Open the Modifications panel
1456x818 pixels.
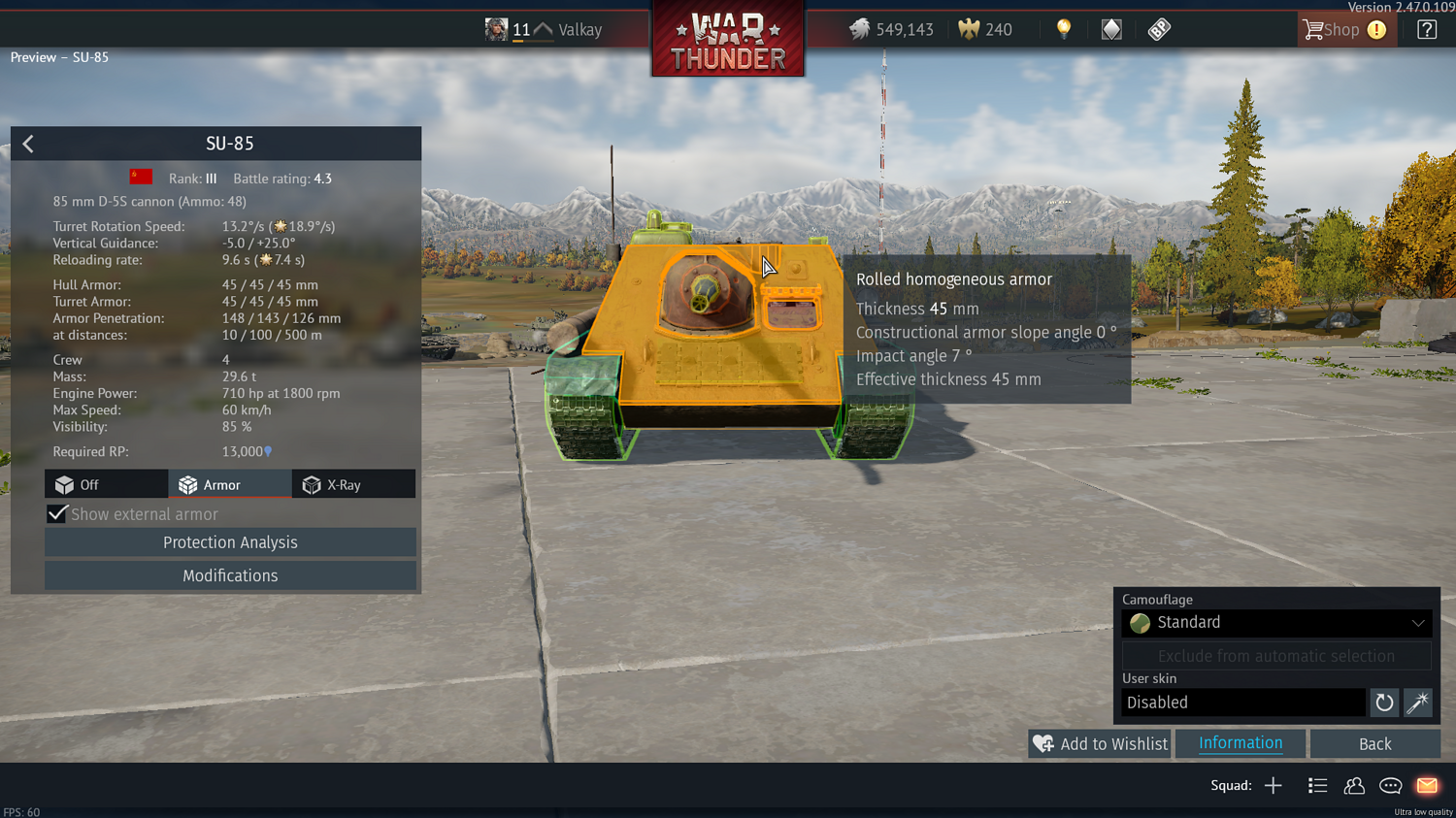pos(230,575)
